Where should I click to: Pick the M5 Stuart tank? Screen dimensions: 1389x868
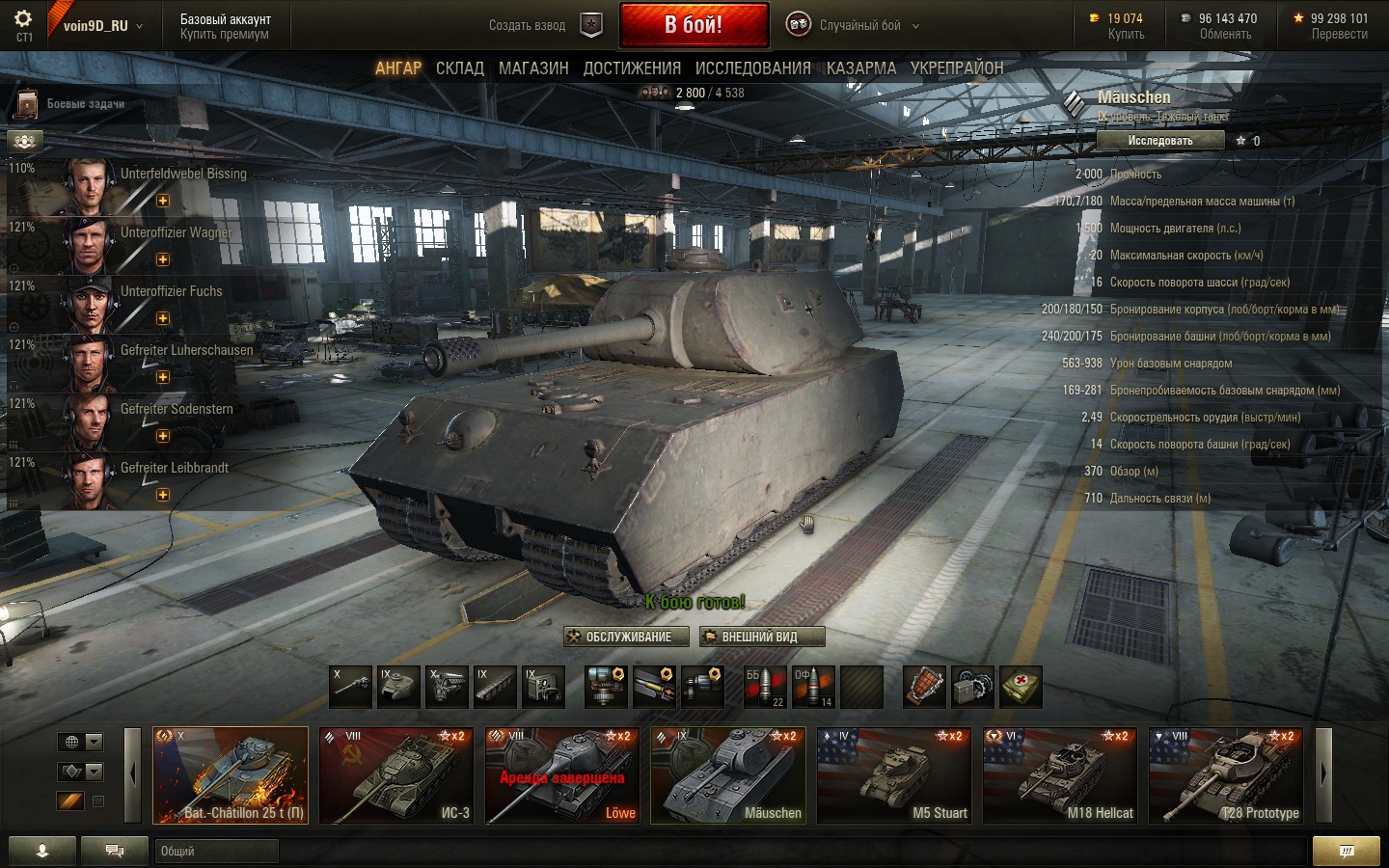click(x=894, y=775)
